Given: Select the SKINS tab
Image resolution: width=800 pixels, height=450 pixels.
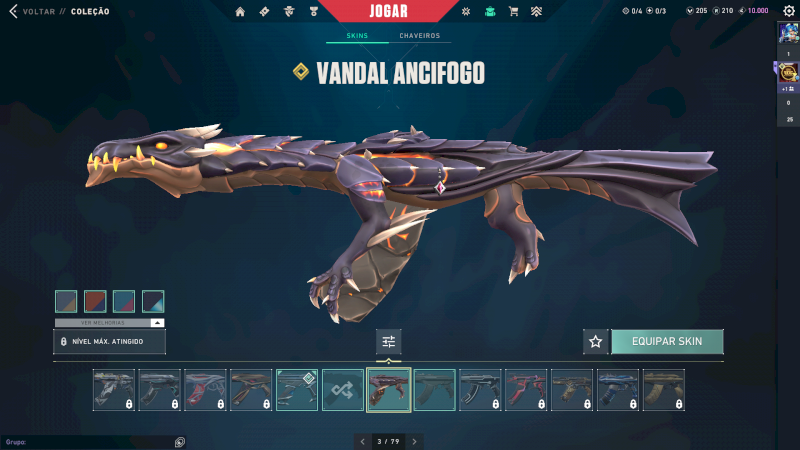Looking at the screenshot, I should [357, 36].
